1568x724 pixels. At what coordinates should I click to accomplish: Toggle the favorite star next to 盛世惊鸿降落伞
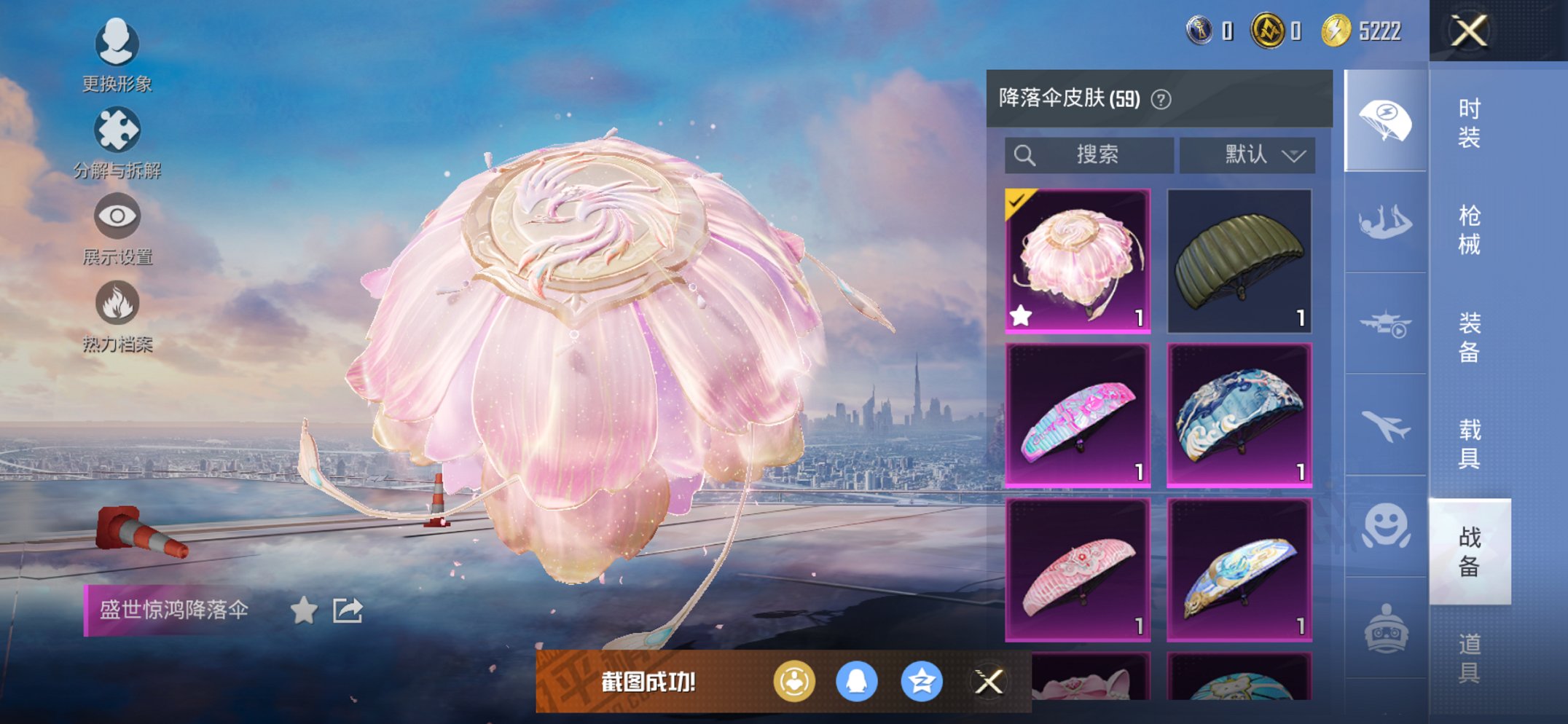point(304,610)
